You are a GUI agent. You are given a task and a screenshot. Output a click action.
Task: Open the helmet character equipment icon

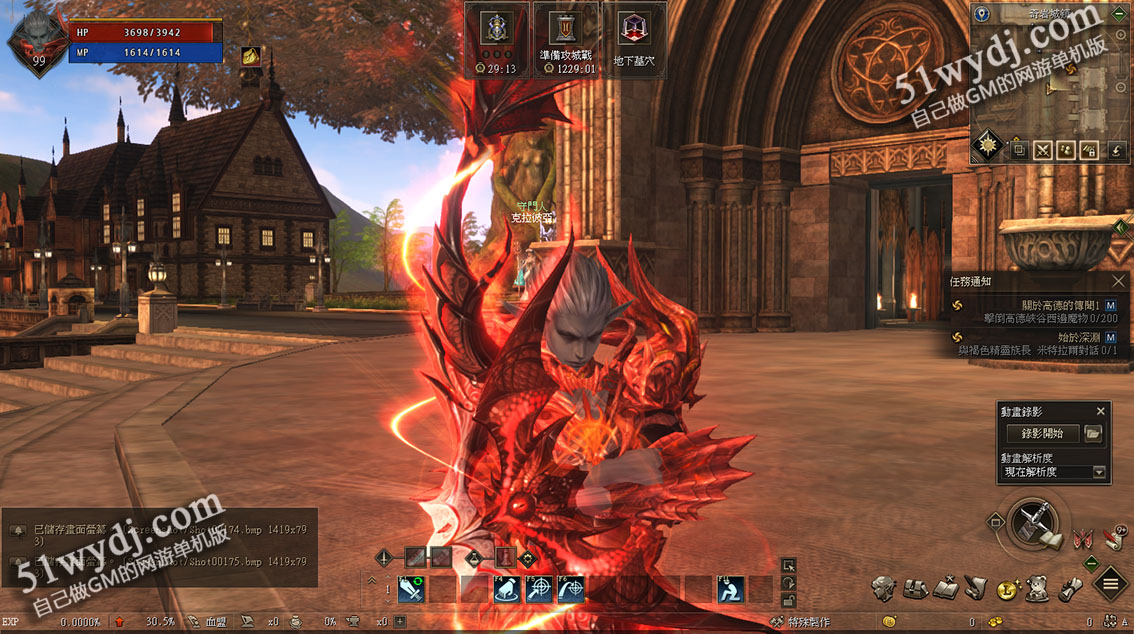pos(882,589)
